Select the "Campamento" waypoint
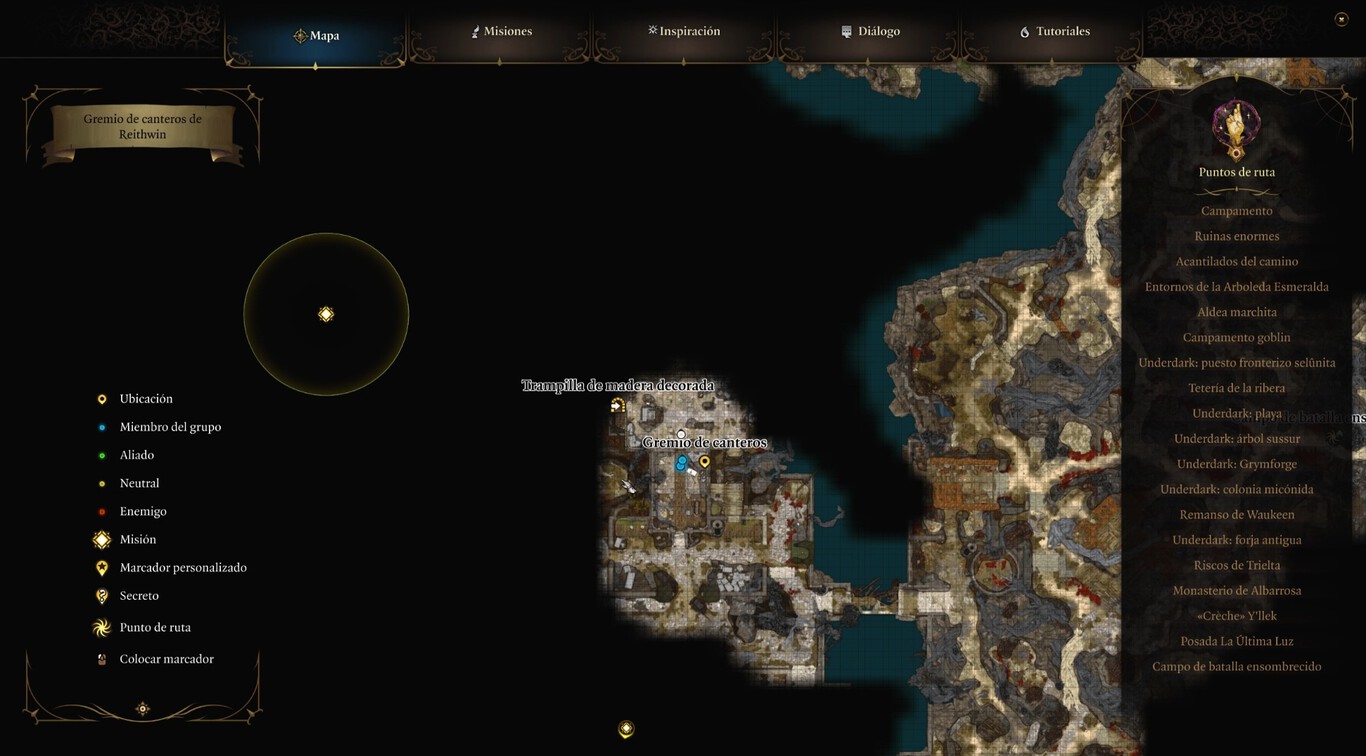 click(1236, 210)
